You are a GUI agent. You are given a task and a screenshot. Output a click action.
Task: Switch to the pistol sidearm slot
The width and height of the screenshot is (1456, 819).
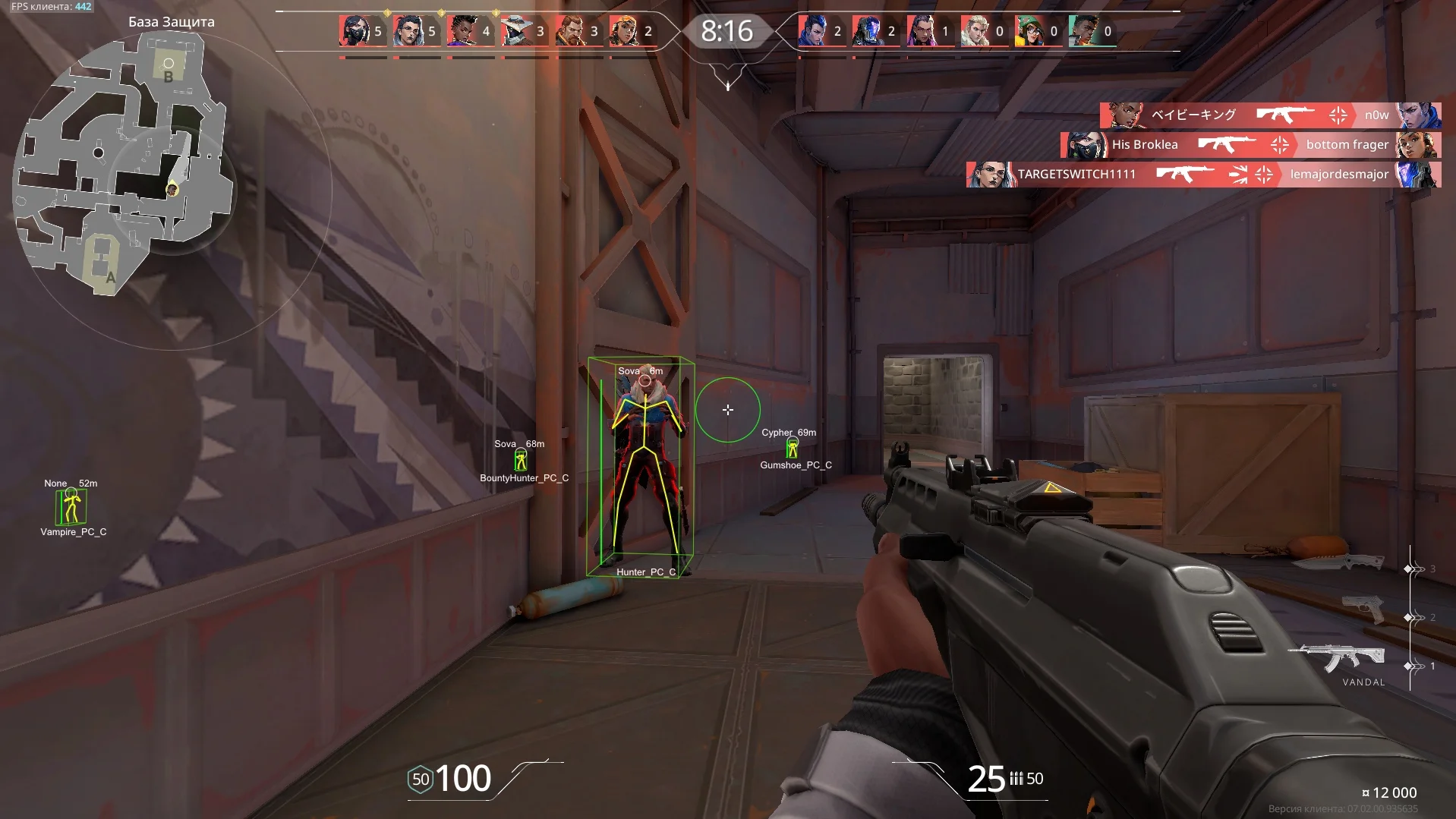pyautogui.click(x=1363, y=610)
